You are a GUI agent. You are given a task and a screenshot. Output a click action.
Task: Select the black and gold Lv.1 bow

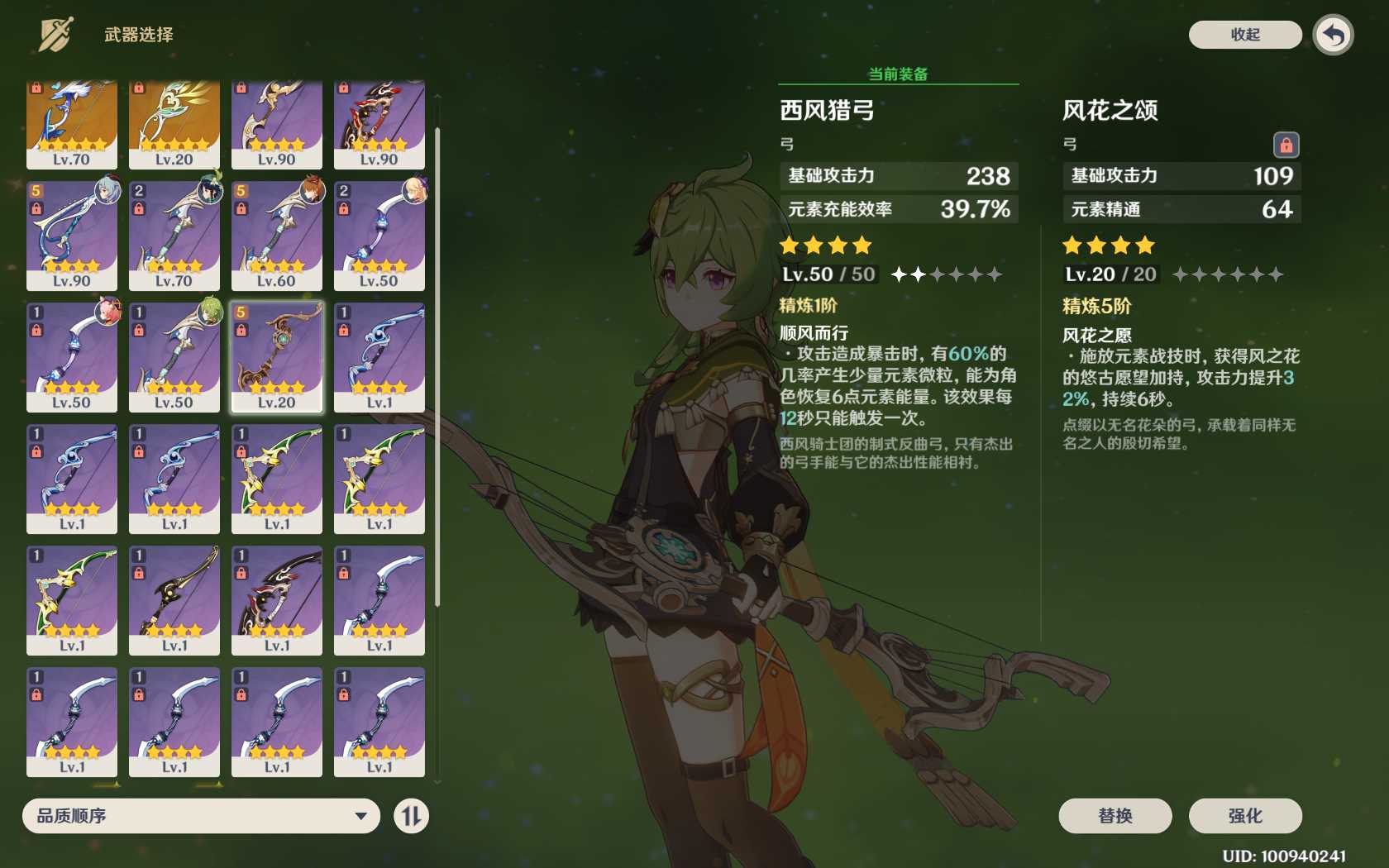point(174,599)
